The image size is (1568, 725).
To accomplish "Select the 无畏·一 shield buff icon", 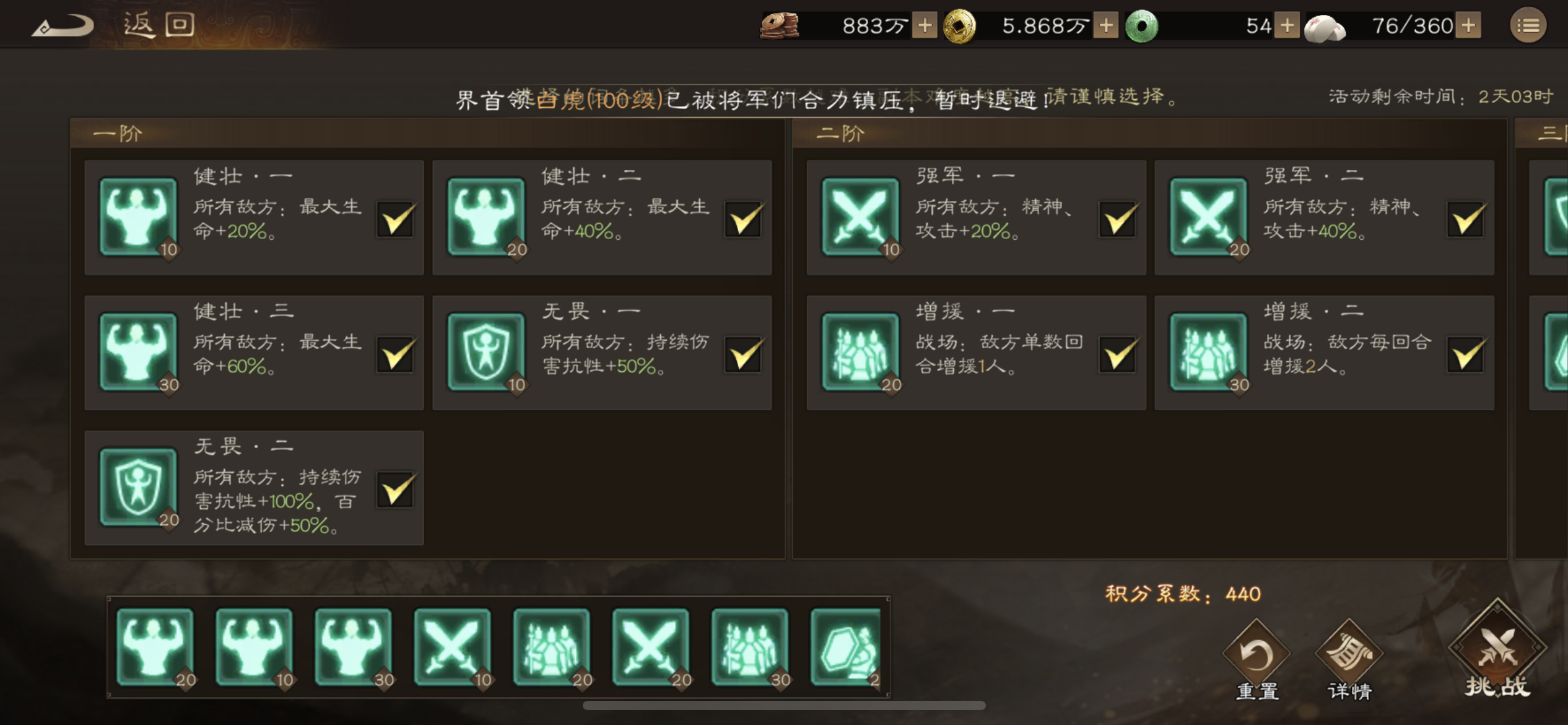I will tap(487, 351).
